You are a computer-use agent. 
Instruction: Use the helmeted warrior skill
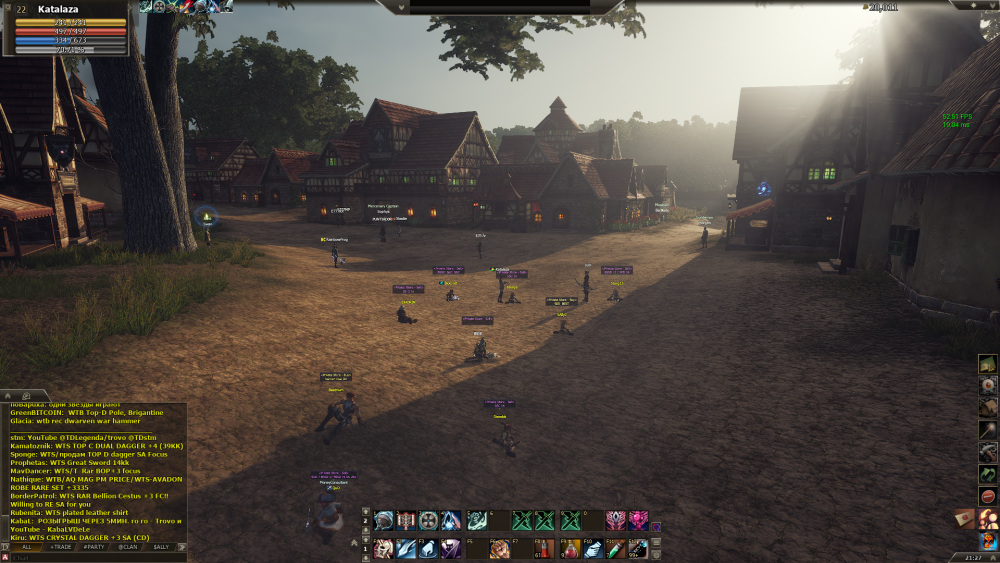[384, 520]
